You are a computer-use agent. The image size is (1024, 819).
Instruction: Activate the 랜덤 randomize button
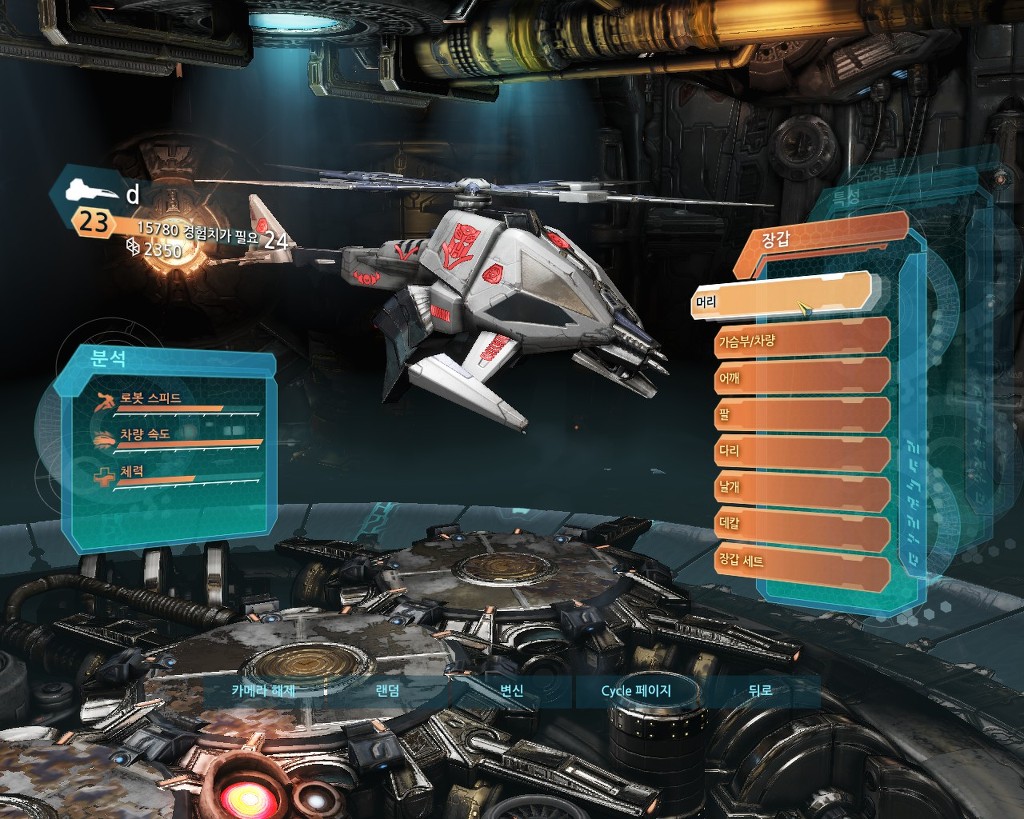coord(388,691)
